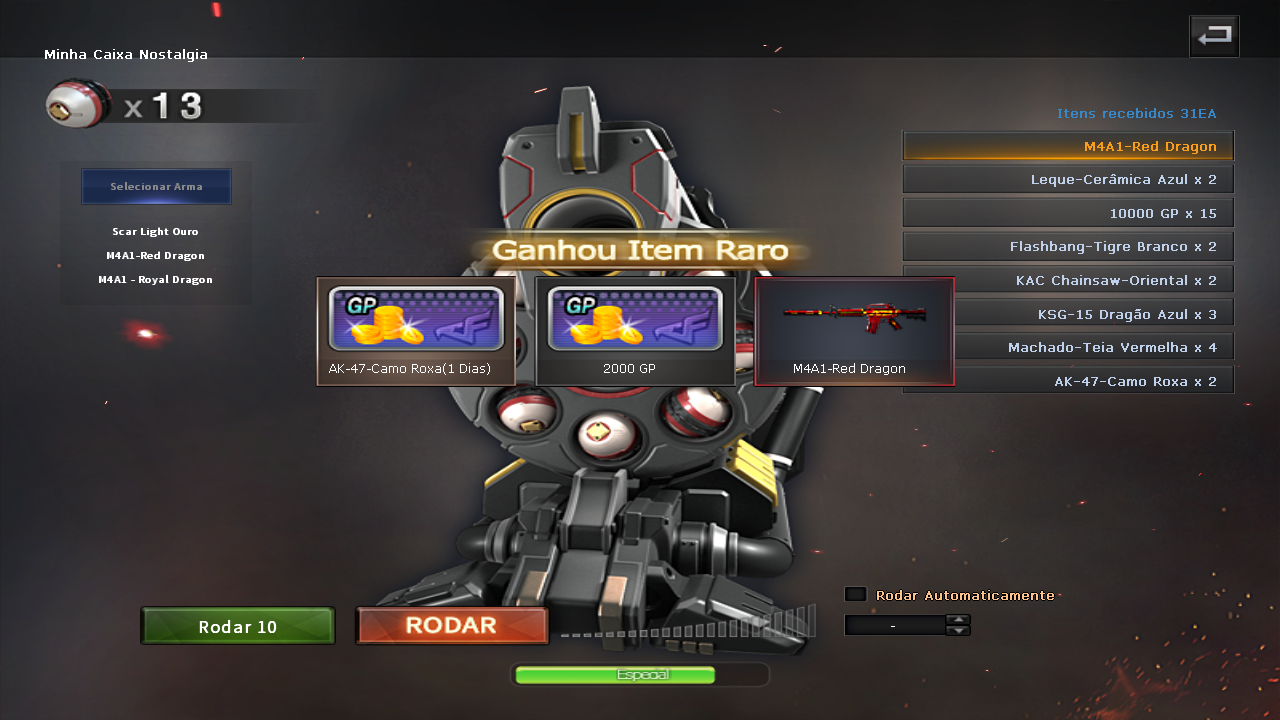Select the 2000 GP reward card
Viewport: 1280px width, 720px height.
[x=635, y=331]
